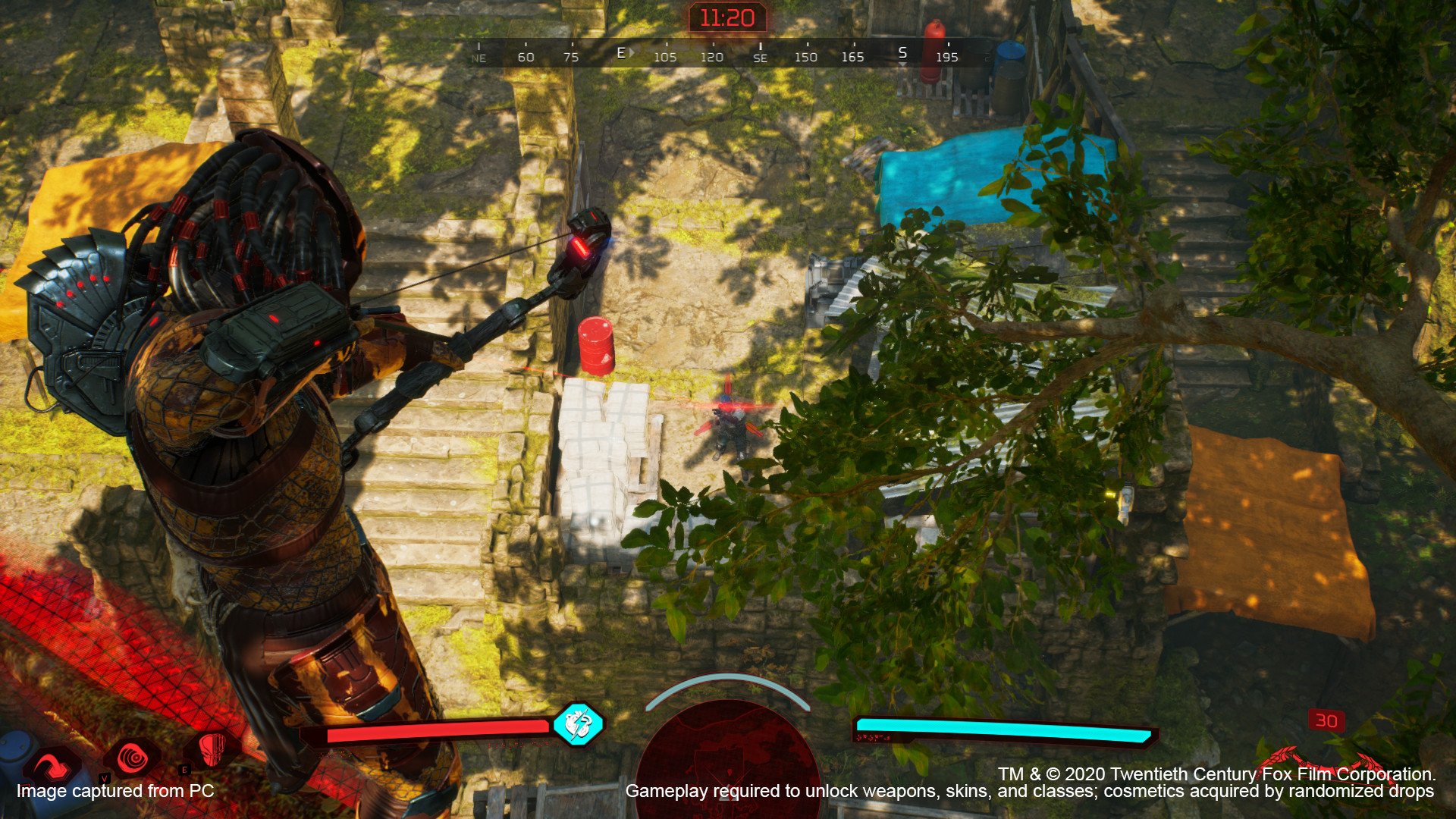
Task: Select the NE label on the compass strip
Action: pyautogui.click(x=478, y=58)
